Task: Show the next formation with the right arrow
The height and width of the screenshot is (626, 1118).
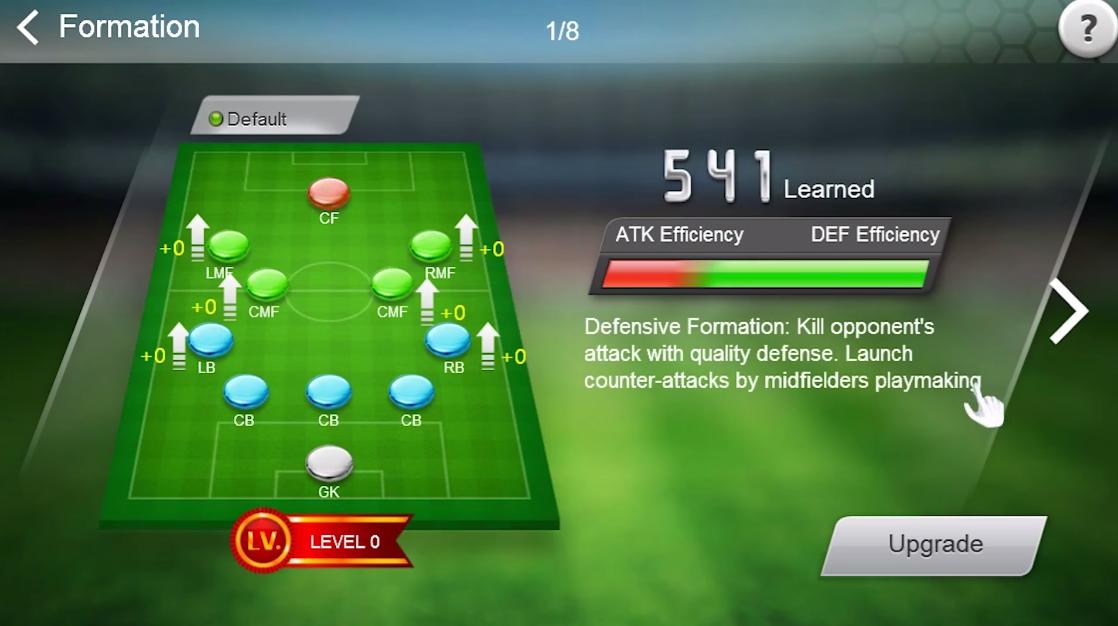Action: tap(1068, 312)
